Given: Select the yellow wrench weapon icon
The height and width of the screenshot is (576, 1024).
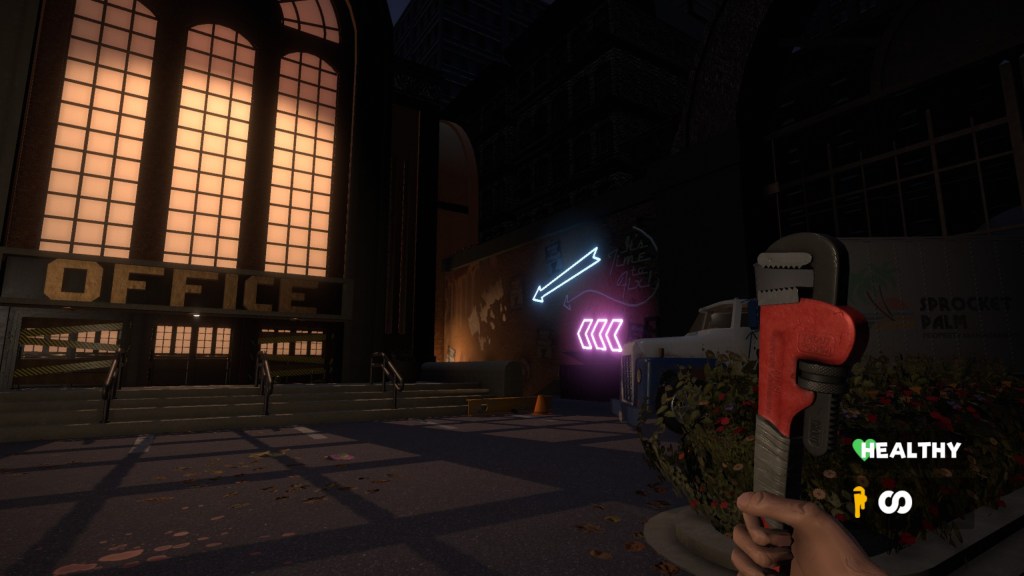Looking at the screenshot, I should tap(858, 500).
